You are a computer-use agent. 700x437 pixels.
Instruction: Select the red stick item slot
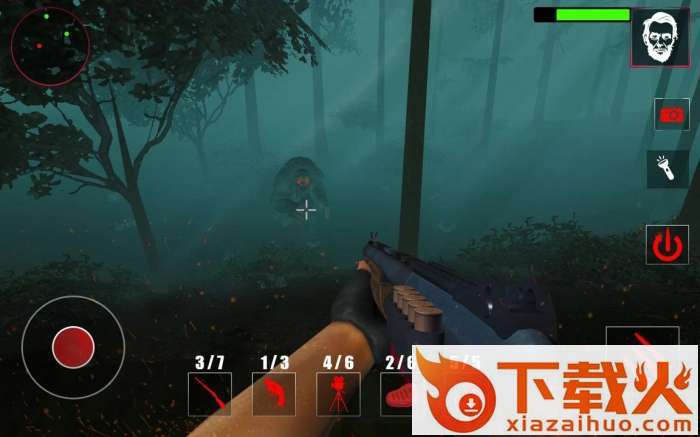tap(209, 394)
